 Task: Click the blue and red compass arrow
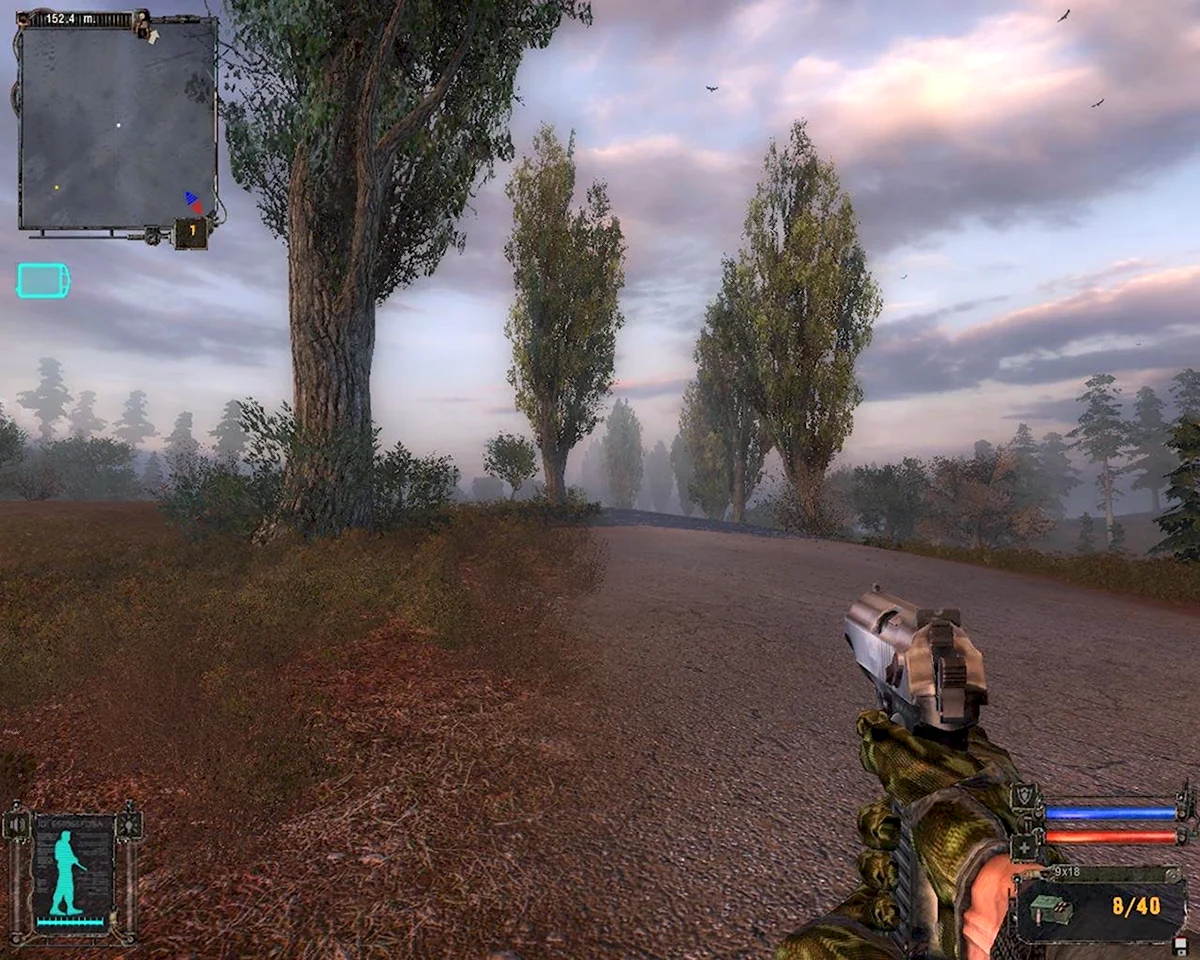click(x=193, y=202)
